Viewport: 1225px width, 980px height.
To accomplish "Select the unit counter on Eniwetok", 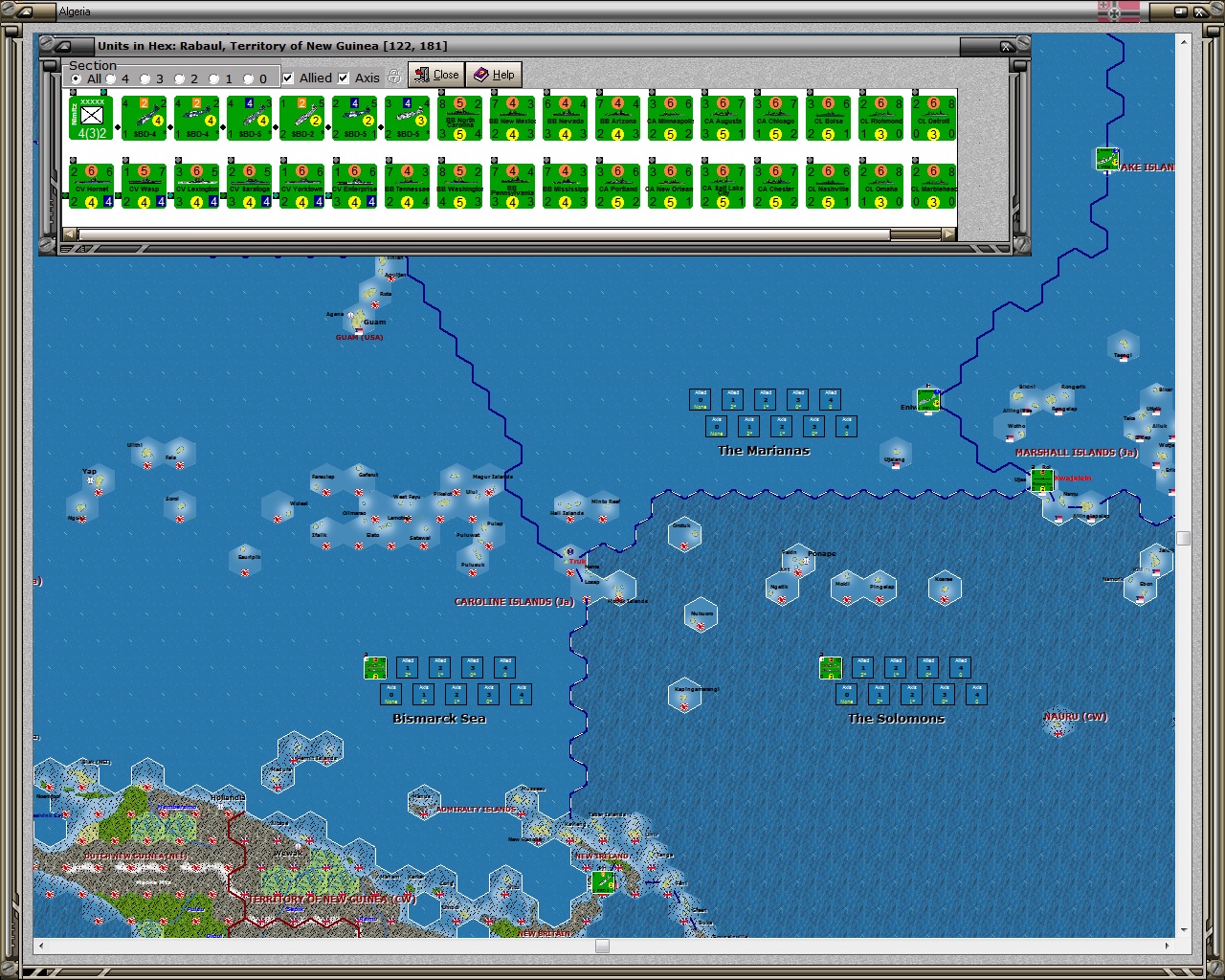I will pos(928,400).
